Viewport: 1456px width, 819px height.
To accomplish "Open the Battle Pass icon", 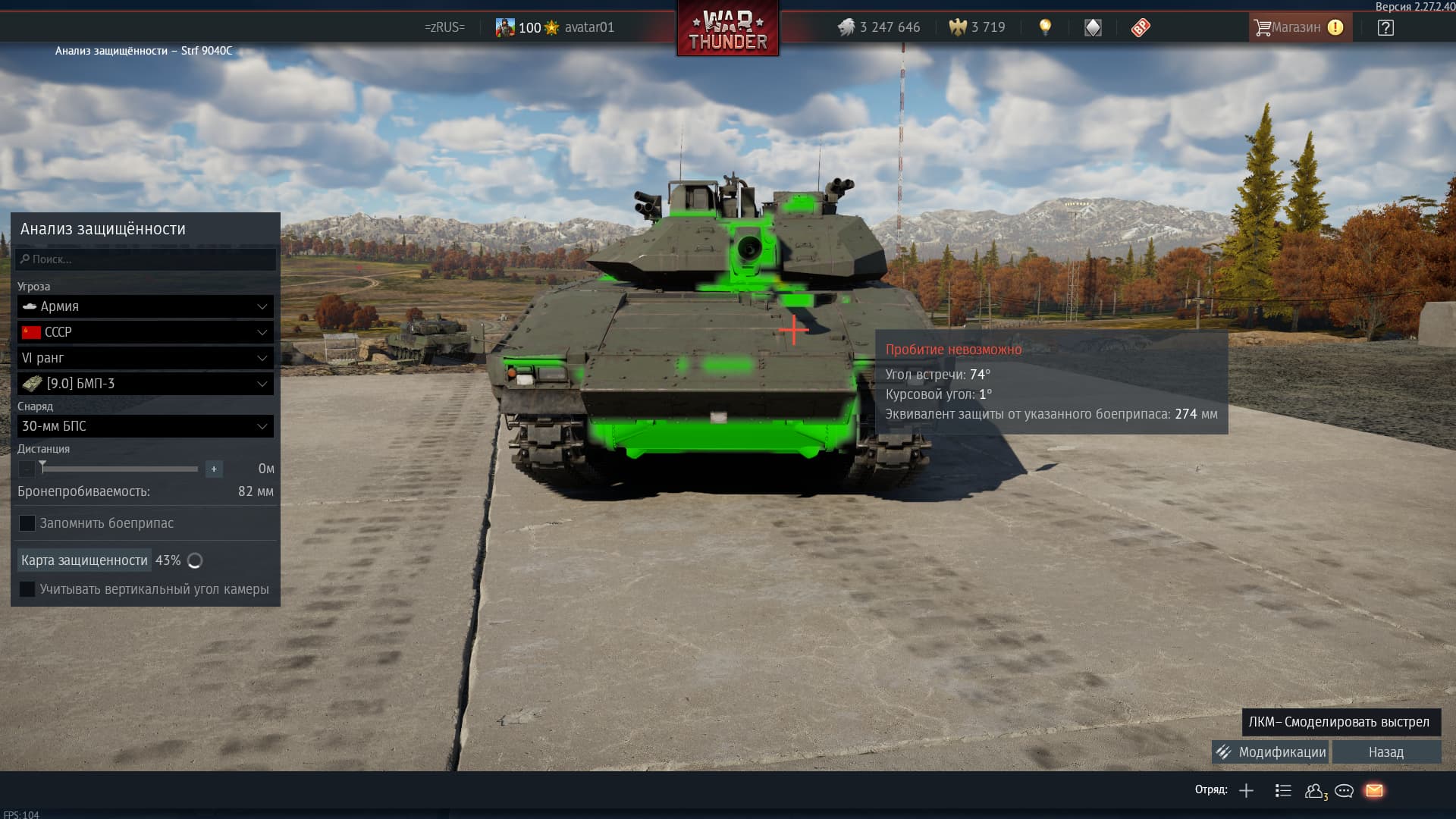I will click(x=1140, y=28).
